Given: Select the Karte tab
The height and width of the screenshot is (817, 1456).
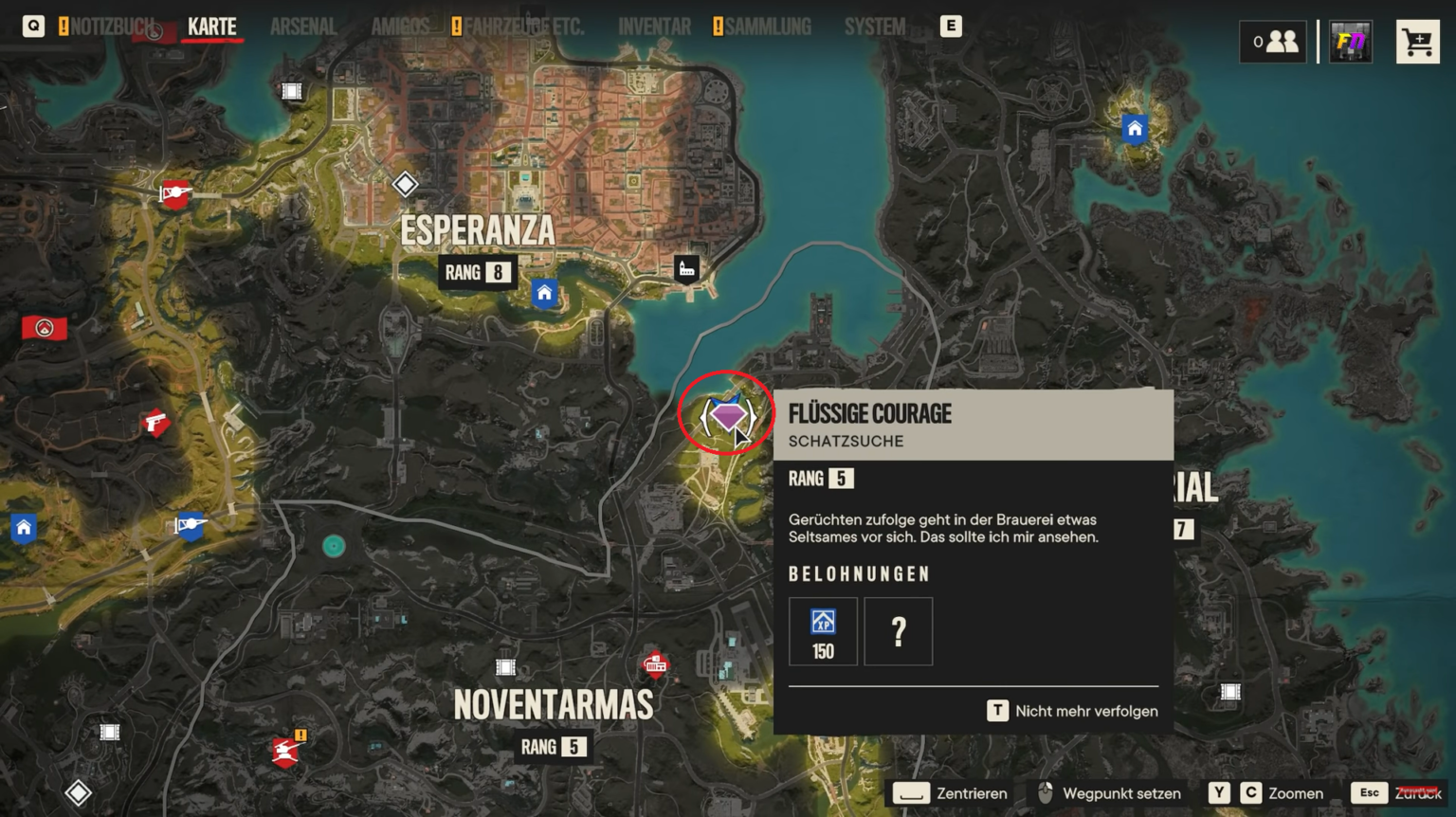Looking at the screenshot, I should [x=212, y=27].
